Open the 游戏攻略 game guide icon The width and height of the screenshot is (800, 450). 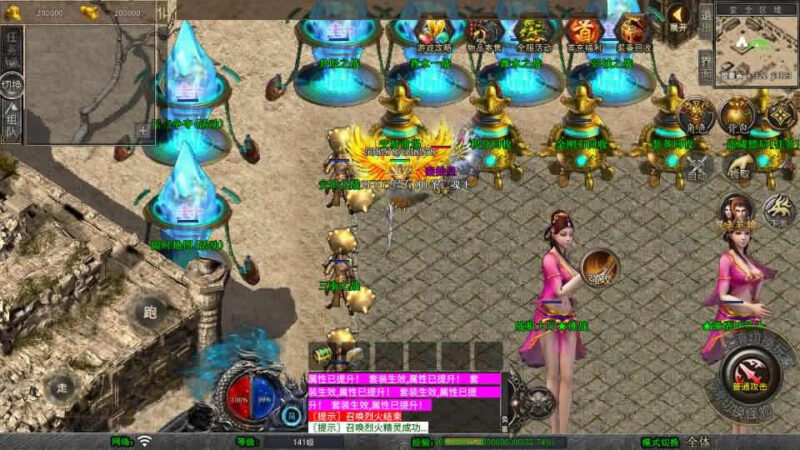point(433,32)
